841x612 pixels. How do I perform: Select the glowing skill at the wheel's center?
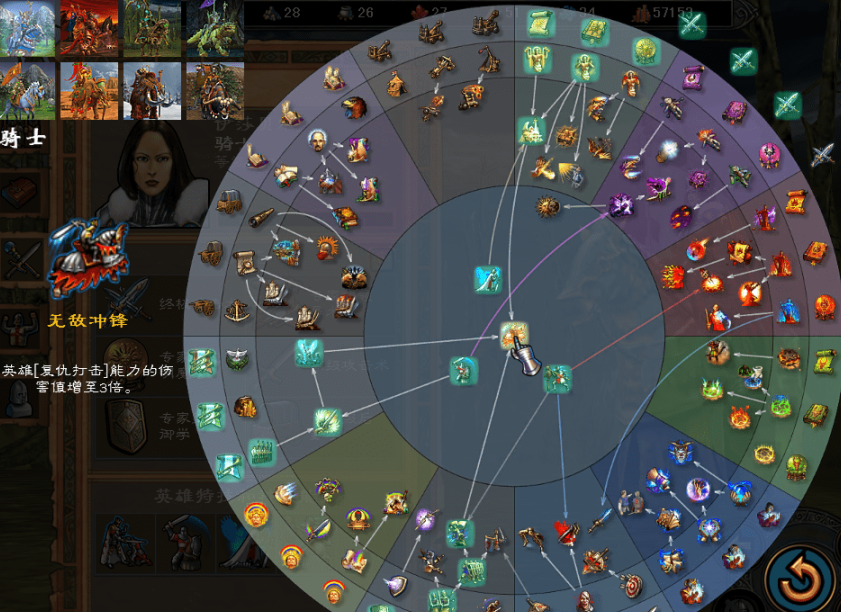point(514,336)
